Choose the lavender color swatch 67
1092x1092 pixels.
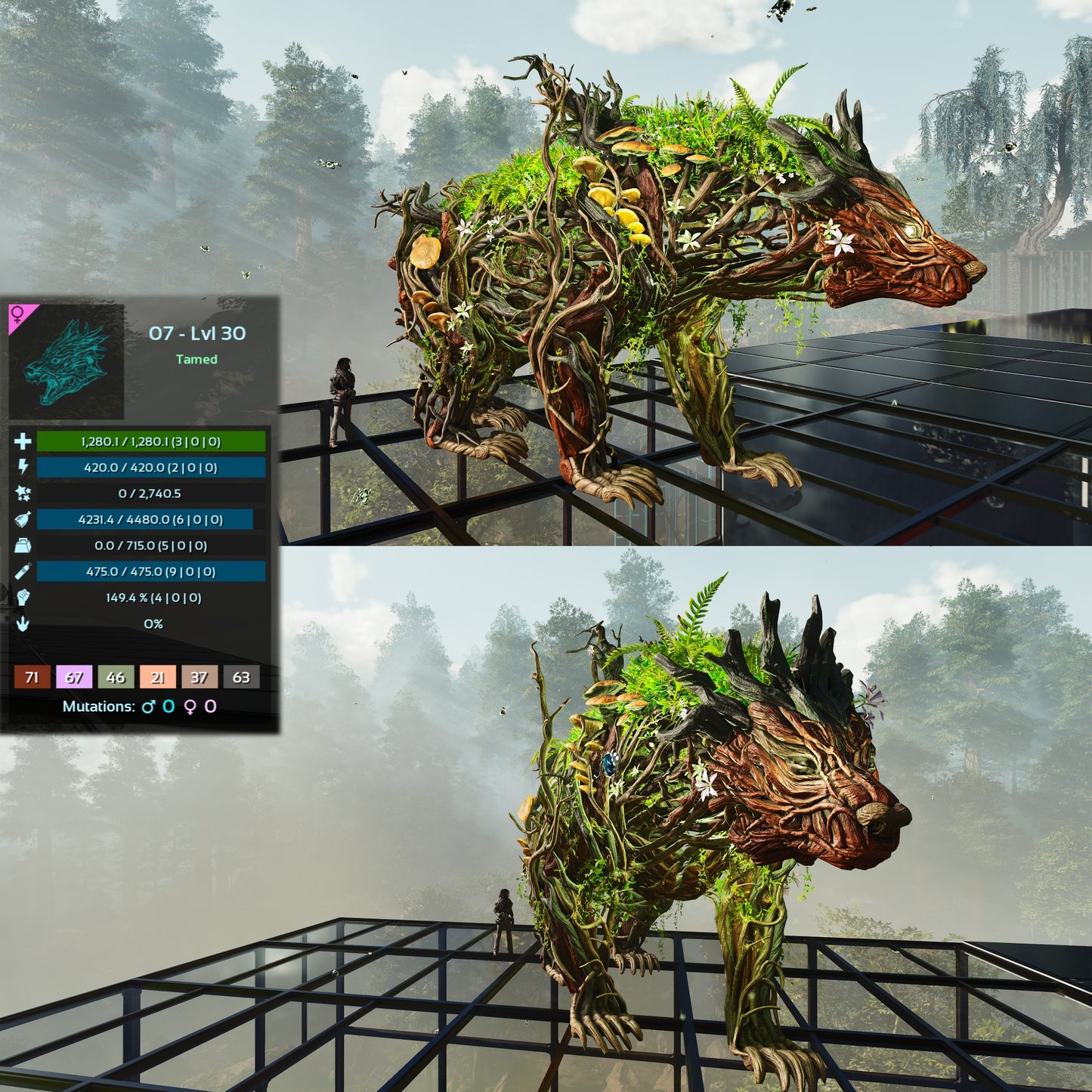click(74, 677)
